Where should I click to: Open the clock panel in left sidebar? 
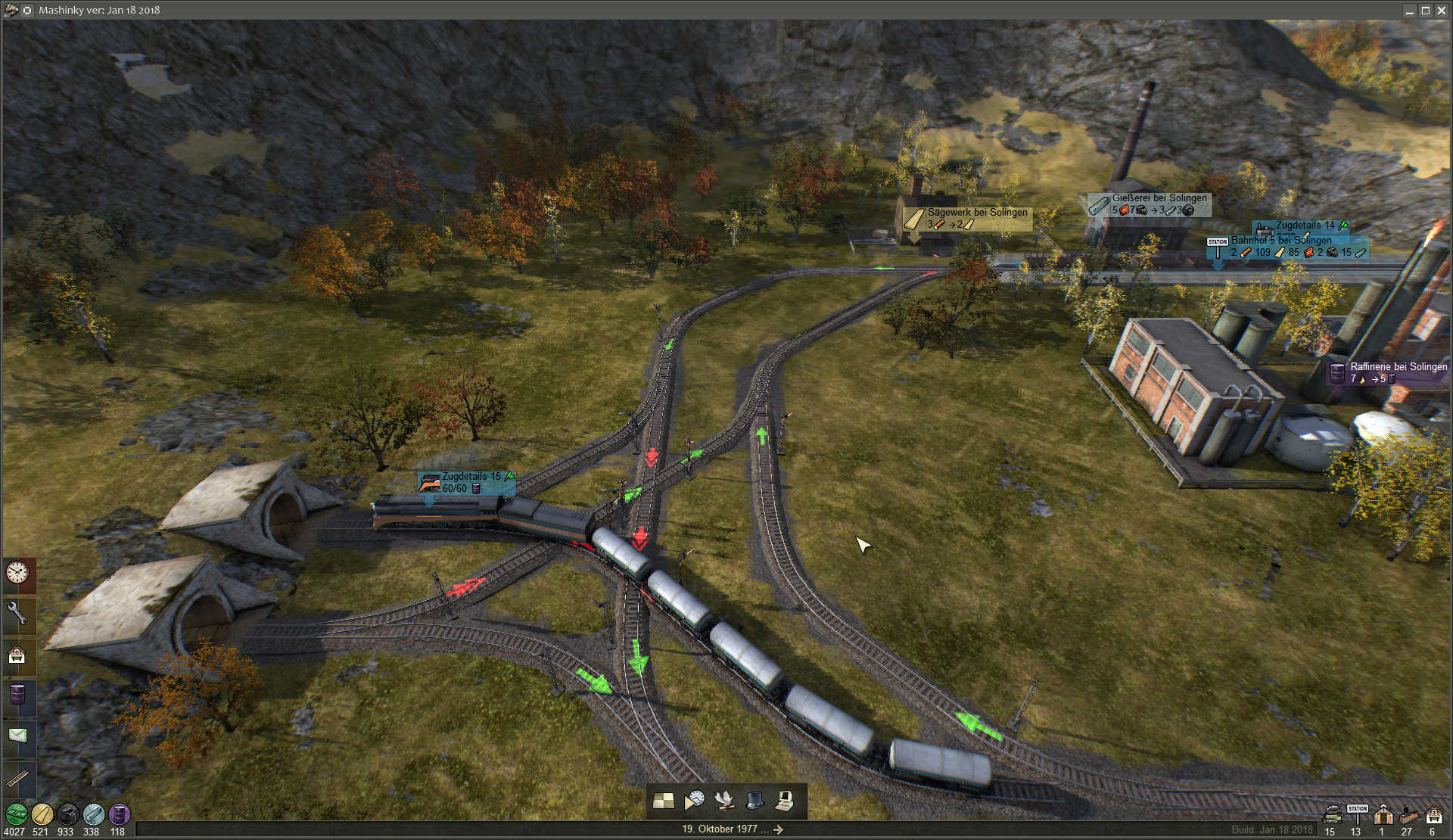[x=17, y=573]
